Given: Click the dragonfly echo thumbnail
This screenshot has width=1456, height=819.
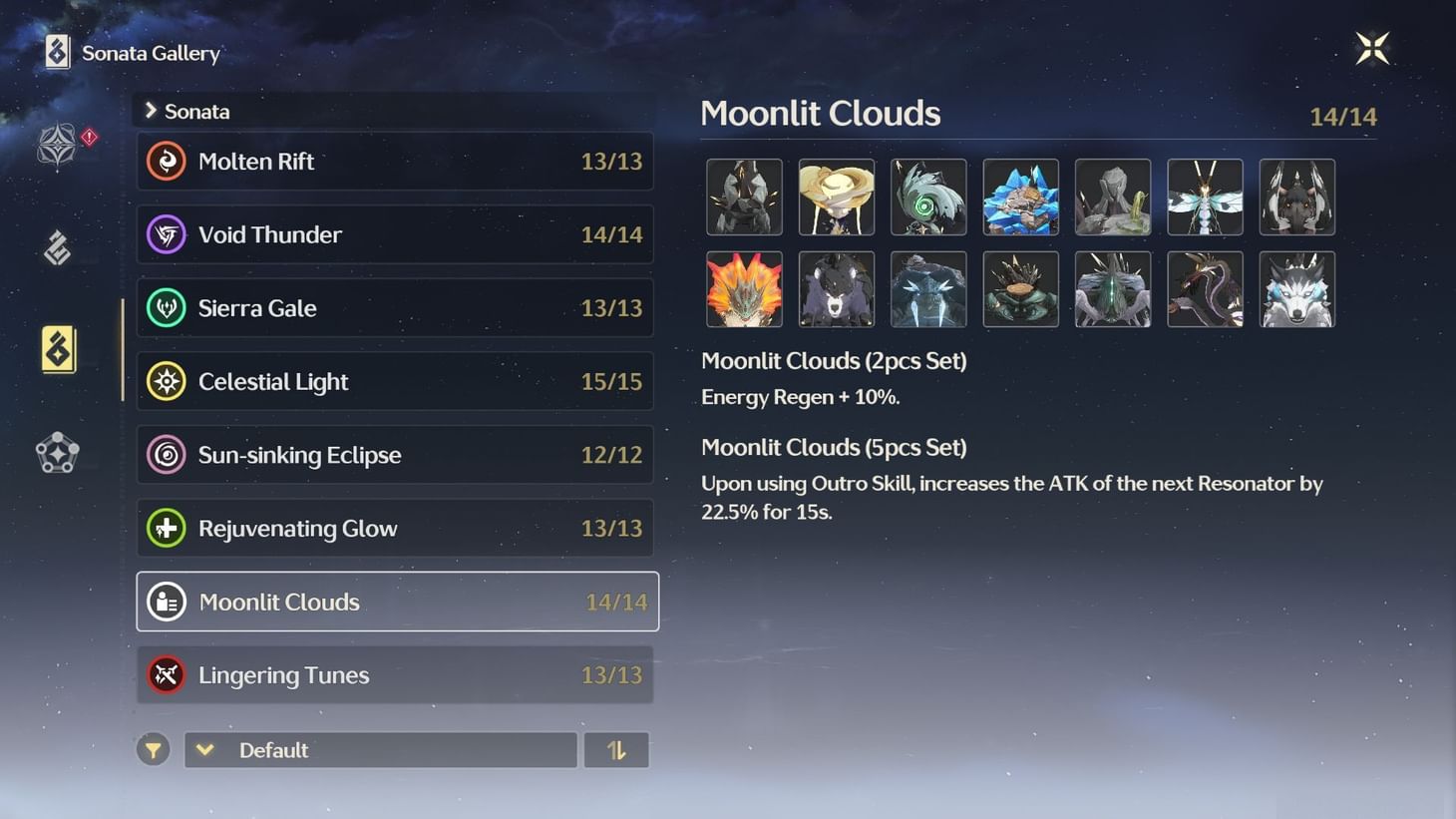Looking at the screenshot, I should pyautogui.click(x=1205, y=197).
